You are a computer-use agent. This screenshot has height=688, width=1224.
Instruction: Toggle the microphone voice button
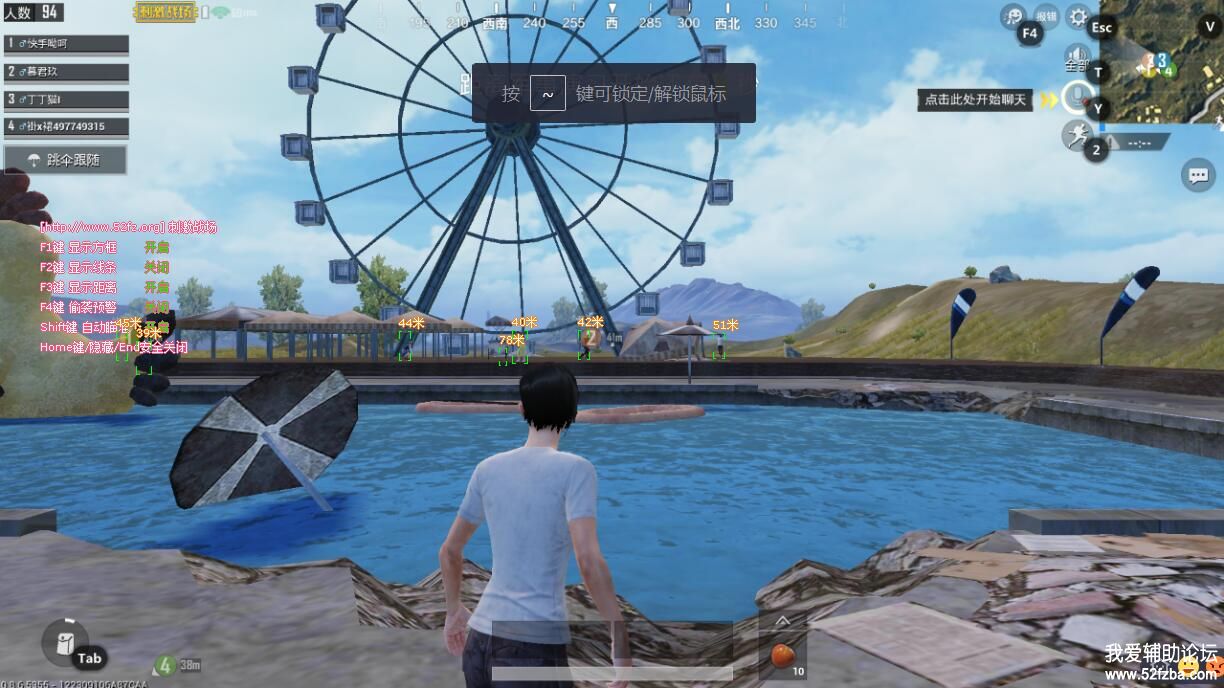pos(1076,97)
